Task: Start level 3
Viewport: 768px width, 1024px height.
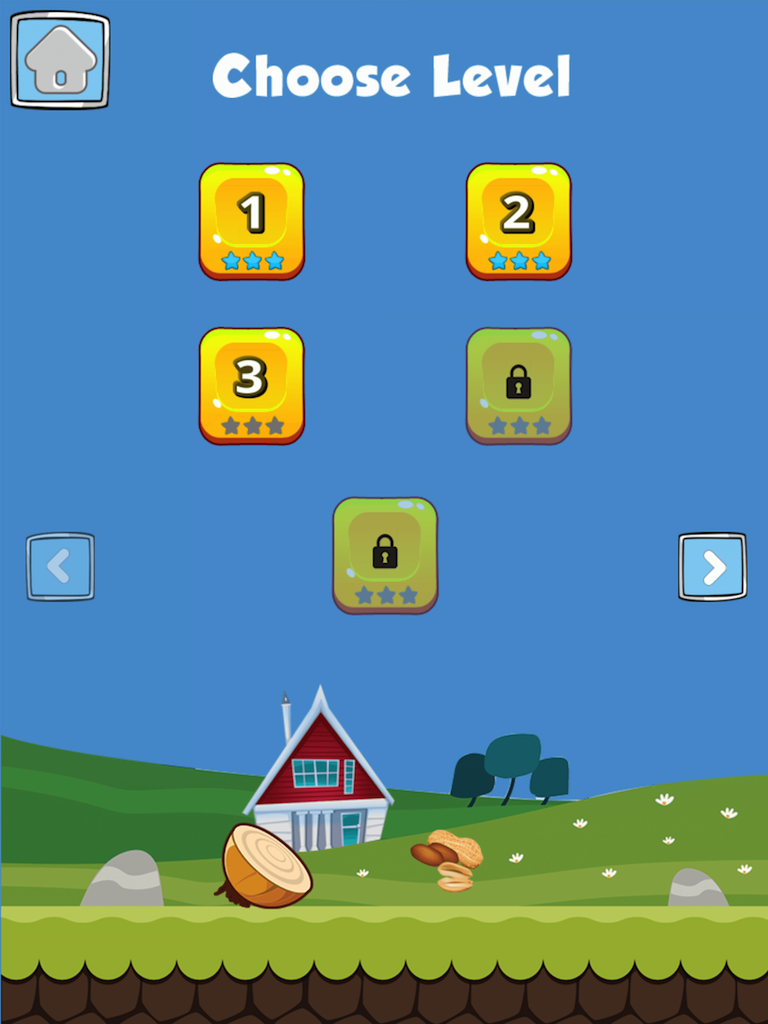Action: [251, 385]
